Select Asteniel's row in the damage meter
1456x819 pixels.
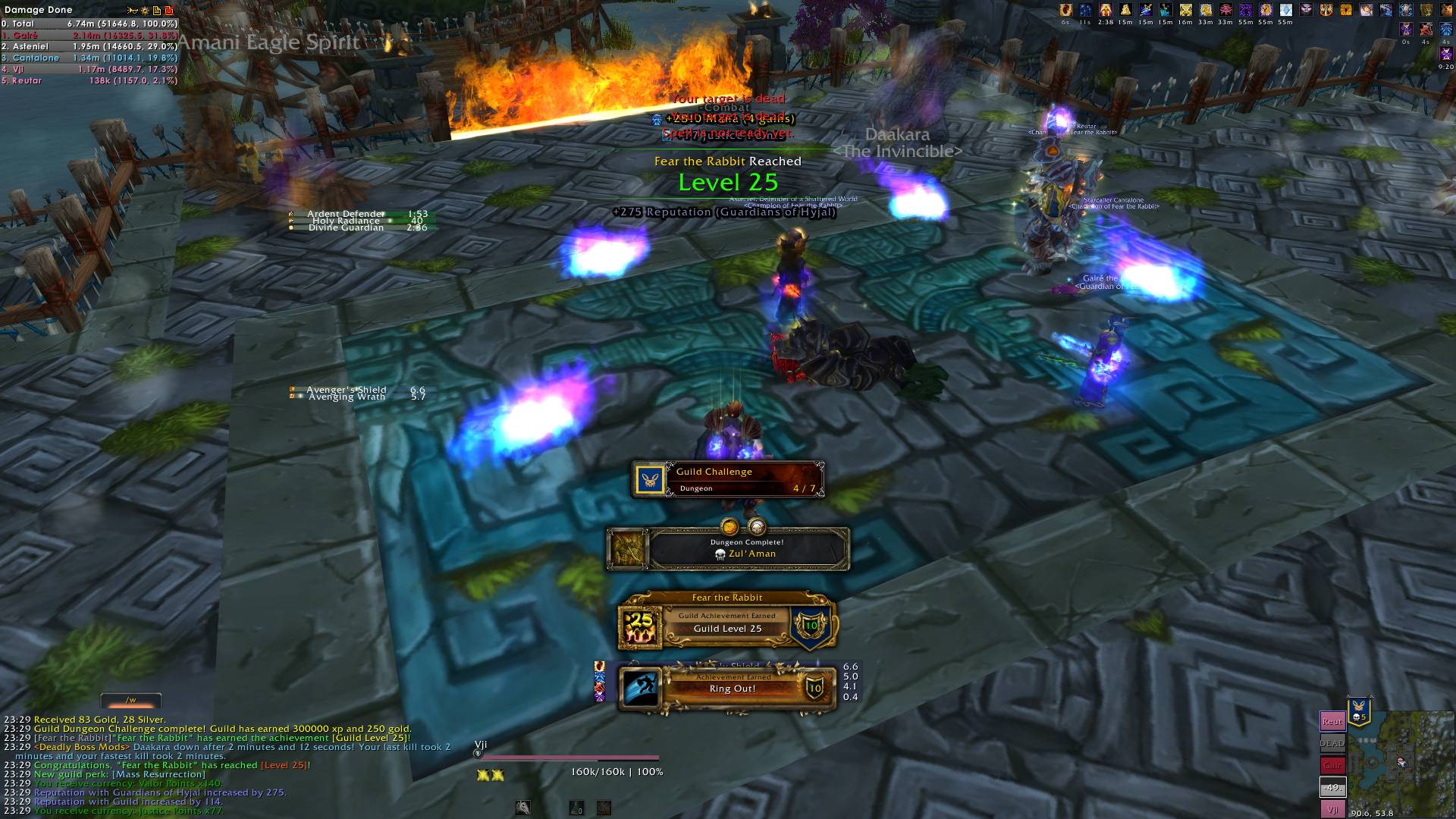(x=89, y=46)
